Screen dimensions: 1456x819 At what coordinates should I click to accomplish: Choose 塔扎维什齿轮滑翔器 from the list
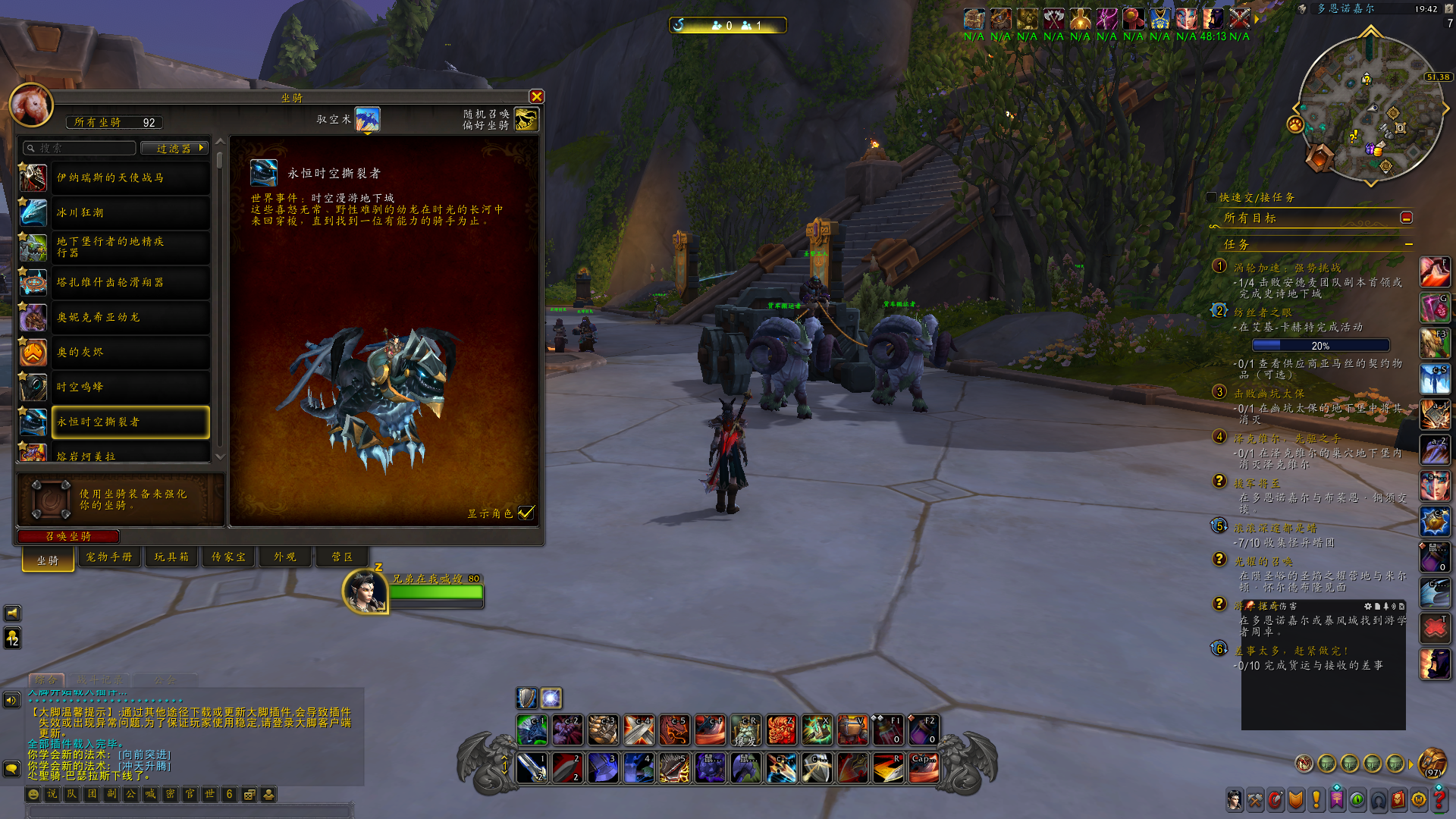[x=130, y=282]
